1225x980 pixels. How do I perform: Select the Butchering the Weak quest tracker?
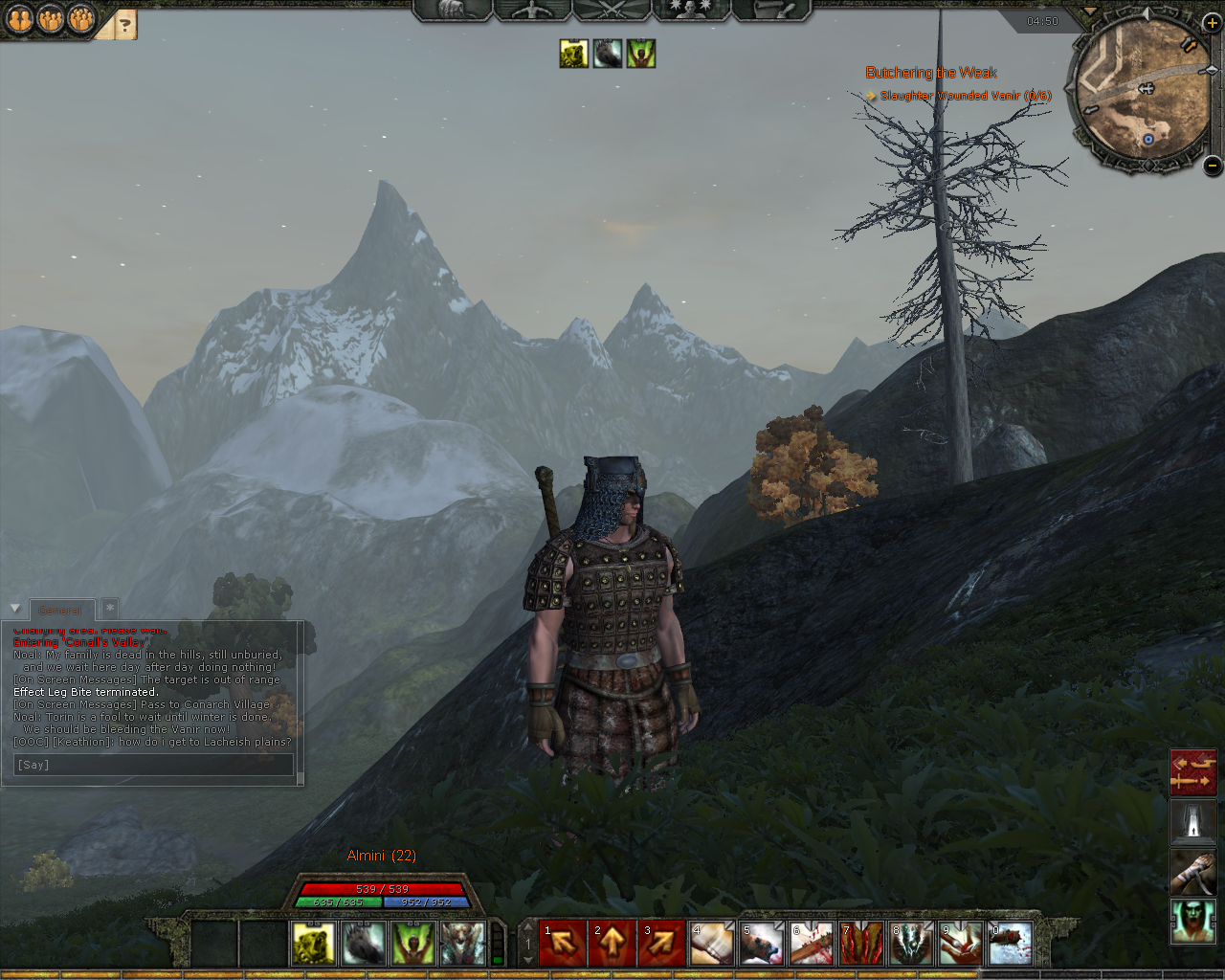930,73
